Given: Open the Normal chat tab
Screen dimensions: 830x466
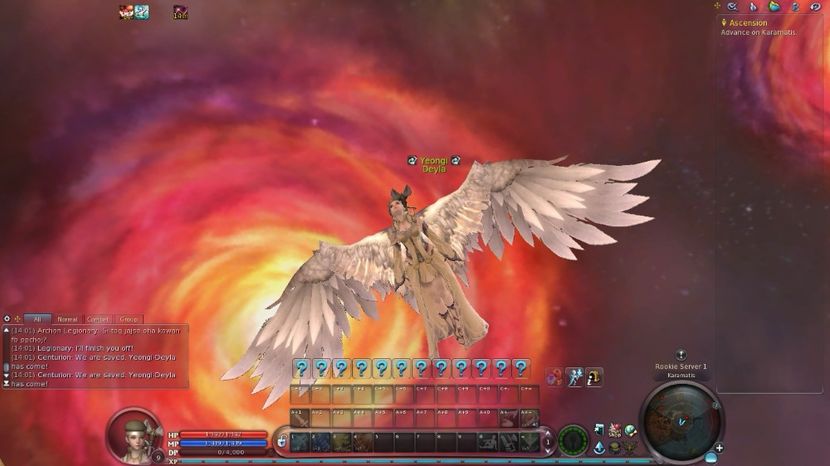Looking at the screenshot, I should tap(67, 319).
